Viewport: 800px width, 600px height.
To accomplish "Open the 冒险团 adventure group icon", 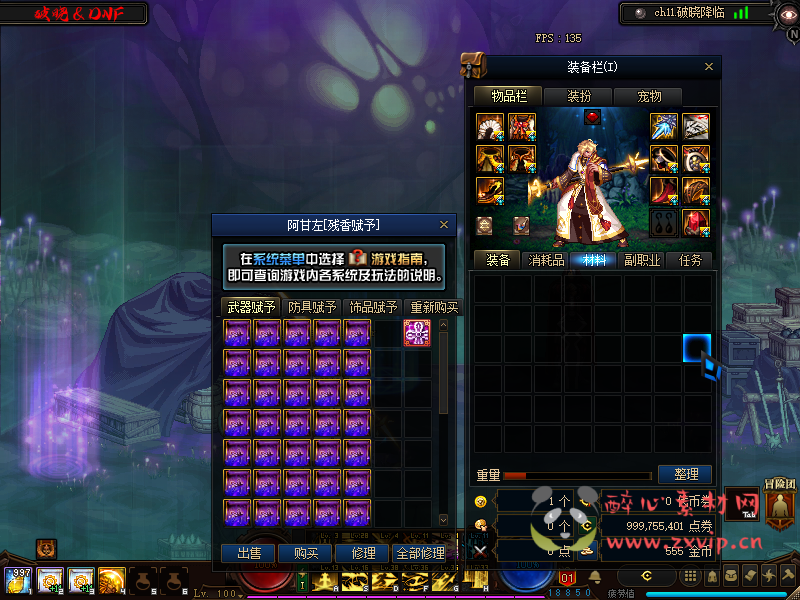I will (x=779, y=505).
